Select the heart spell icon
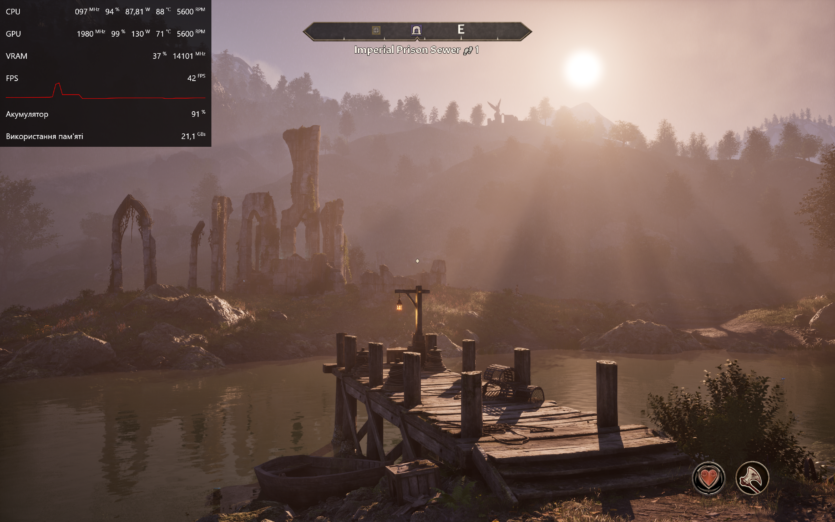Viewport: 835px width, 522px height. (x=709, y=478)
